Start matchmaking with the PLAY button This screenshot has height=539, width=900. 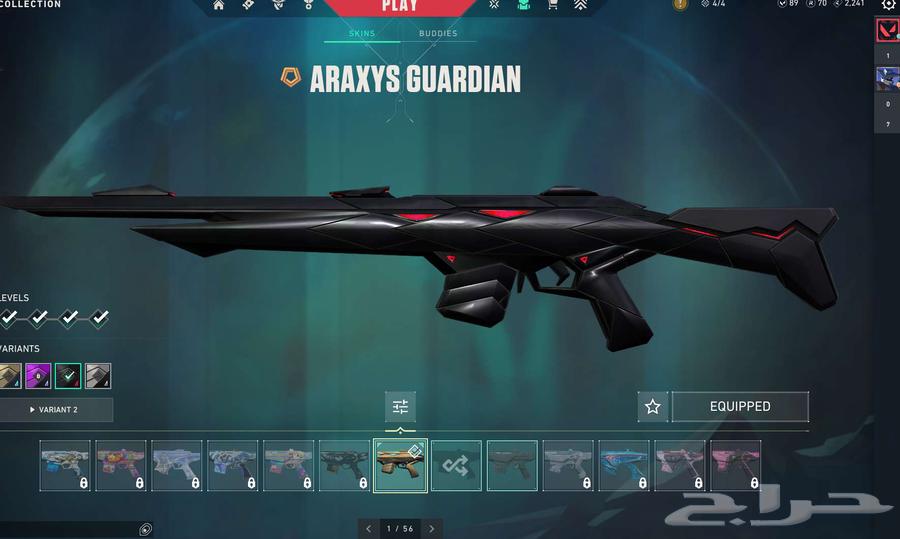click(x=399, y=7)
